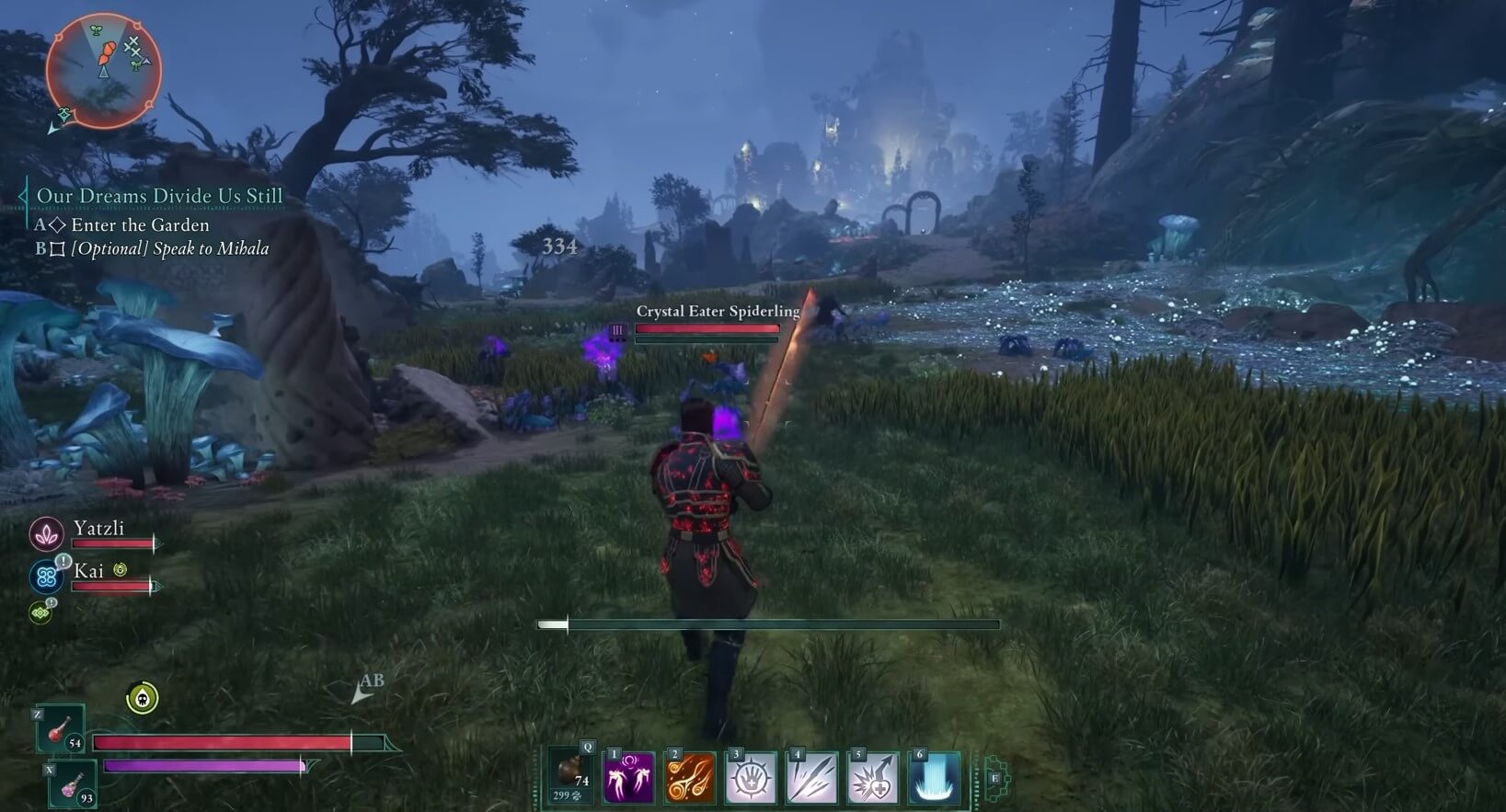This screenshot has width=1506, height=812.
Task: Click the circular minimap
Action: 103,70
